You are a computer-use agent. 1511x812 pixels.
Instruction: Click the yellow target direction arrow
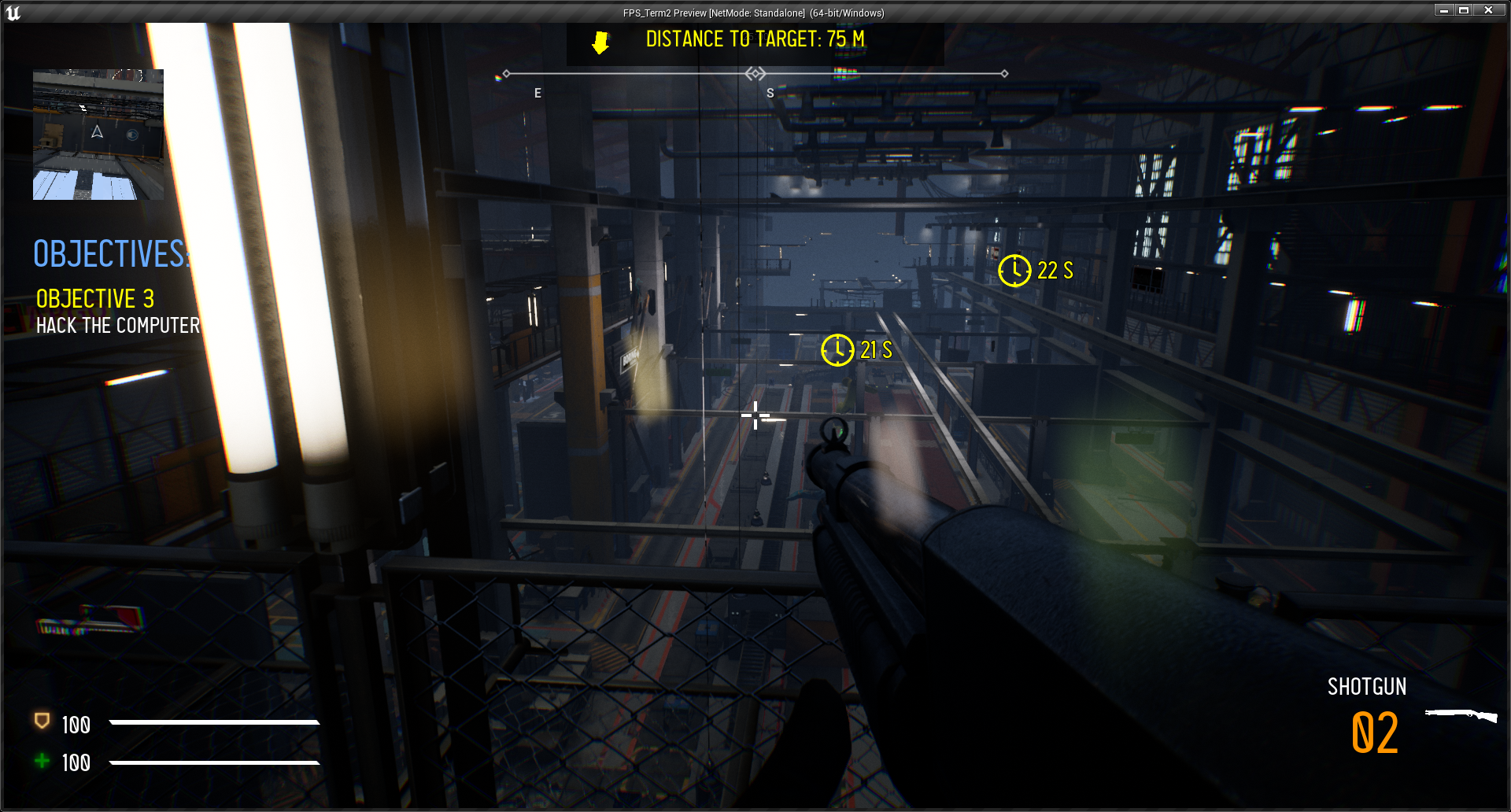[x=600, y=42]
